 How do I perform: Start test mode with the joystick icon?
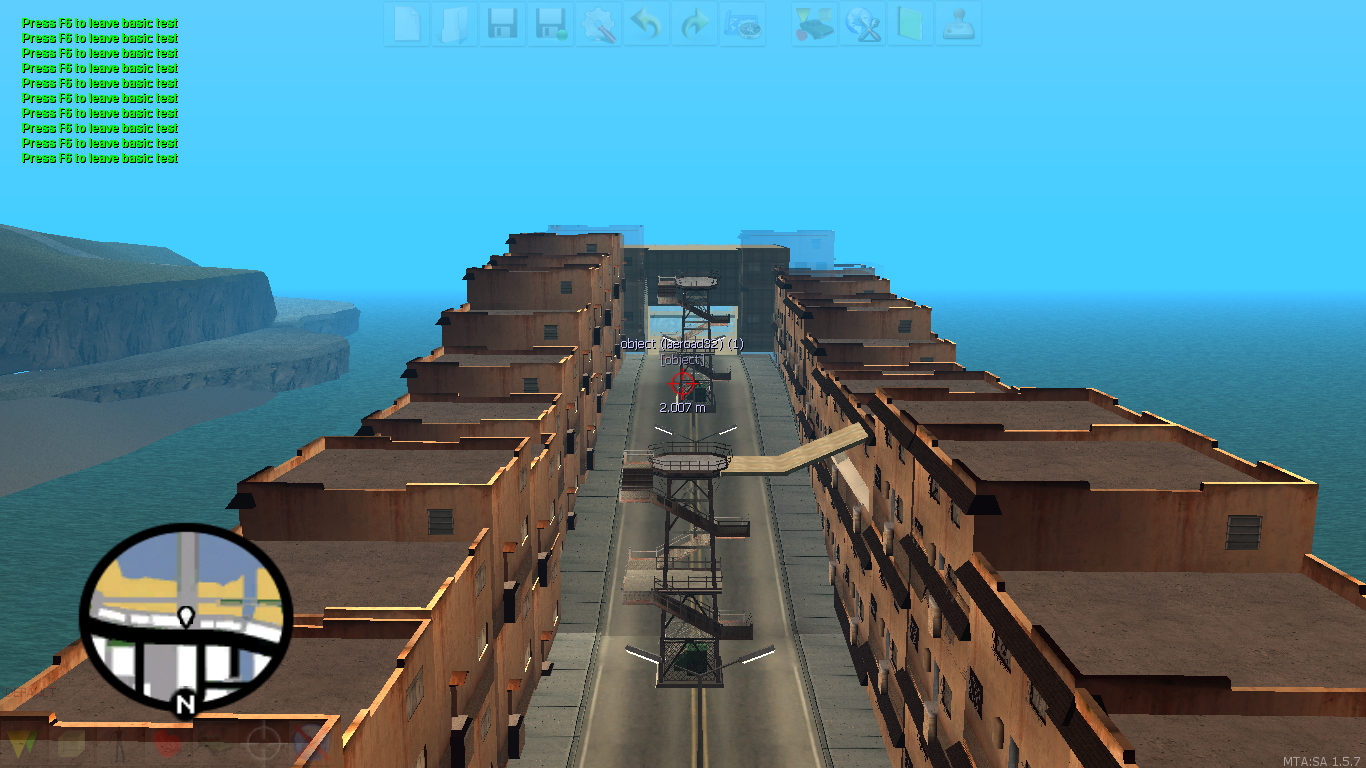tap(960, 25)
